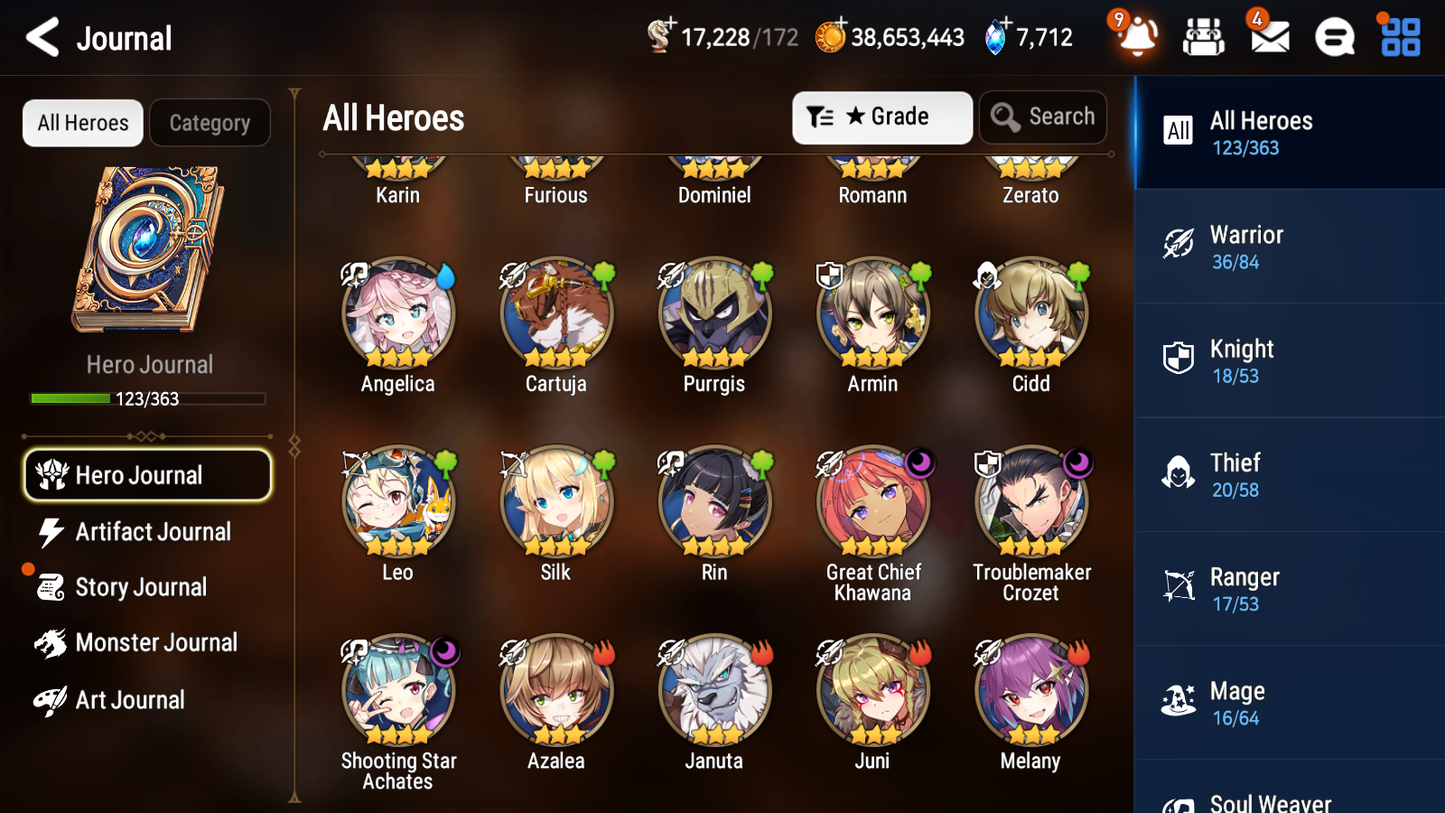Go back using the arrow button
The image size is (1445, 813).
point(42,37)
